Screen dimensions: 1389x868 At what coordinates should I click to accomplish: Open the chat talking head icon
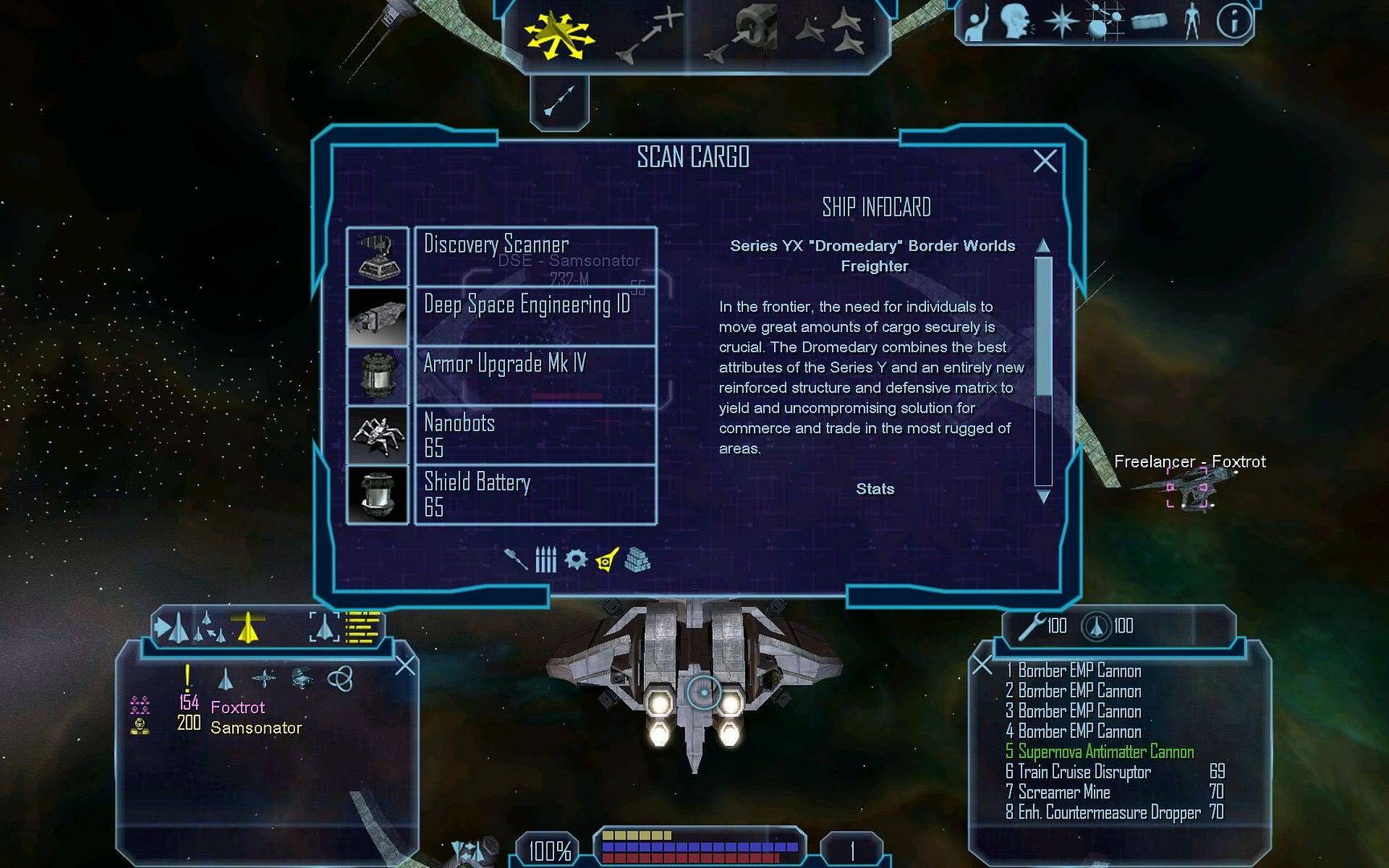pos(1014,23)
